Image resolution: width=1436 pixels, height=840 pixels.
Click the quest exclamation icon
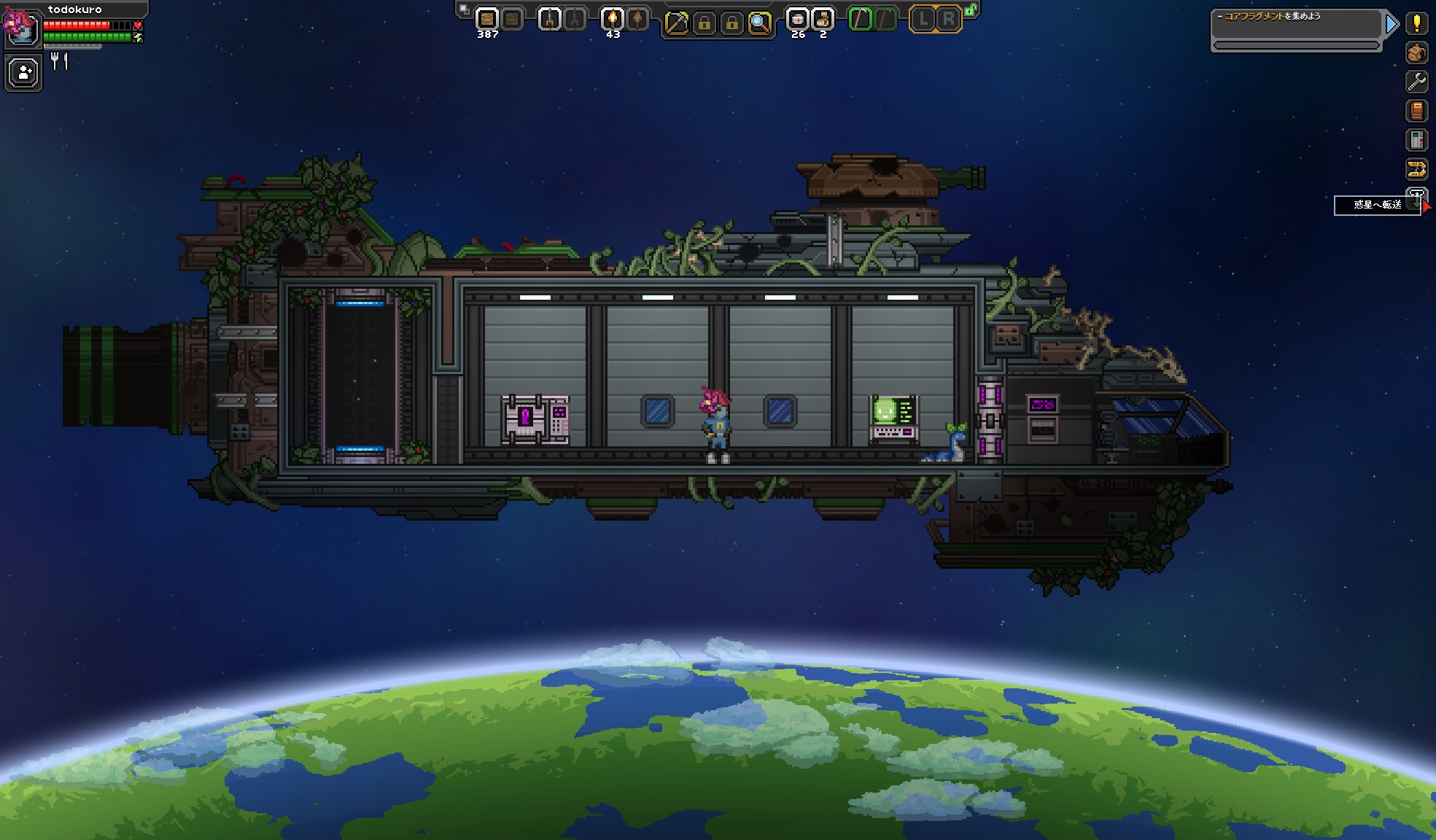click(x=1416, y=23)
